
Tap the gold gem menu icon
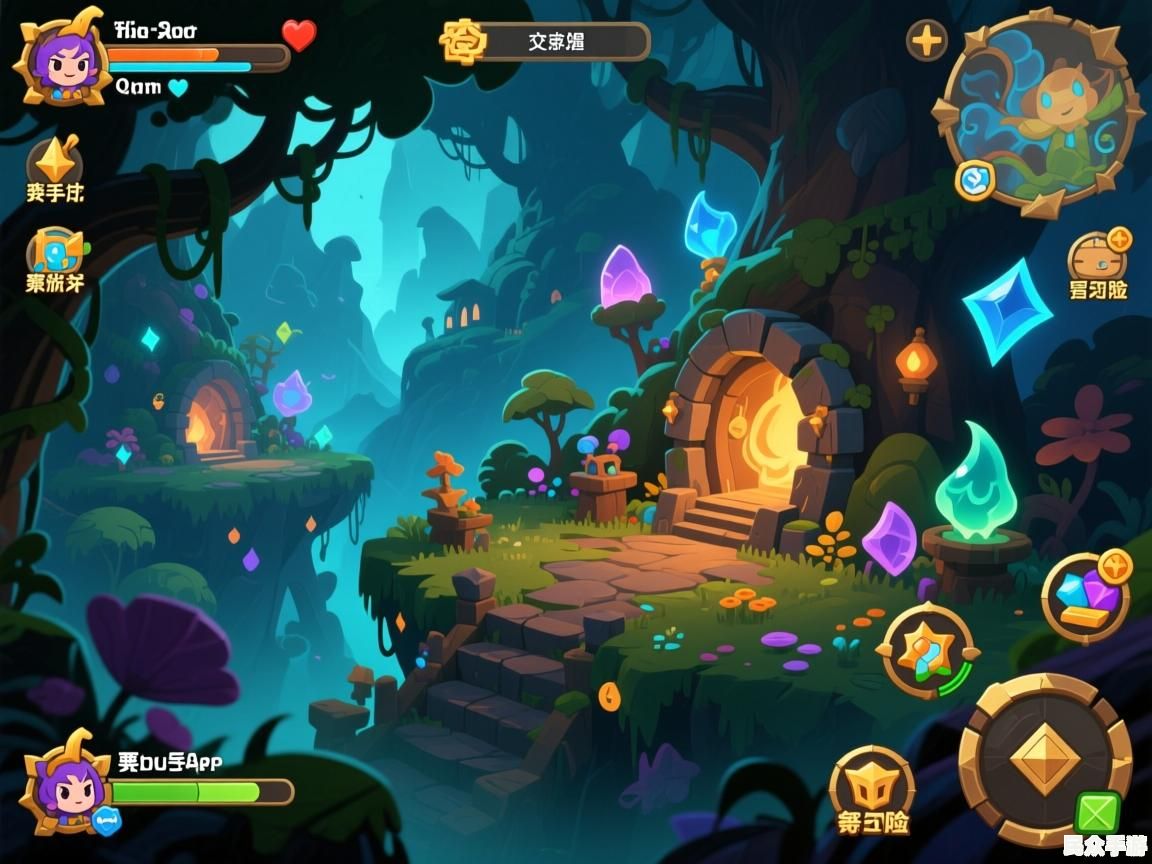(54, 160)
